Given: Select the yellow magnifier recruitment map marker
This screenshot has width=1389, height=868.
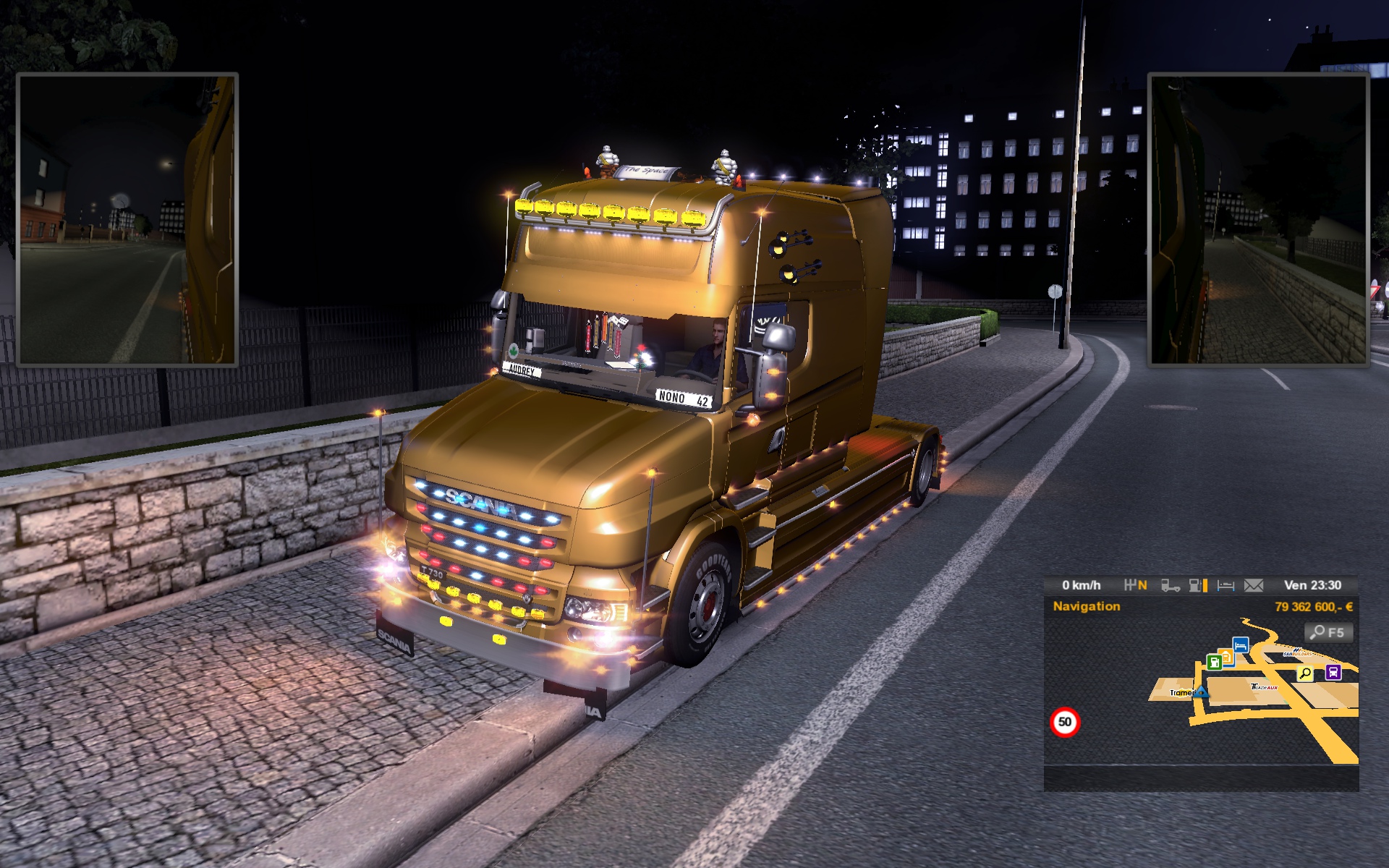Looking at the screenshot, I should pos(1305,674).
